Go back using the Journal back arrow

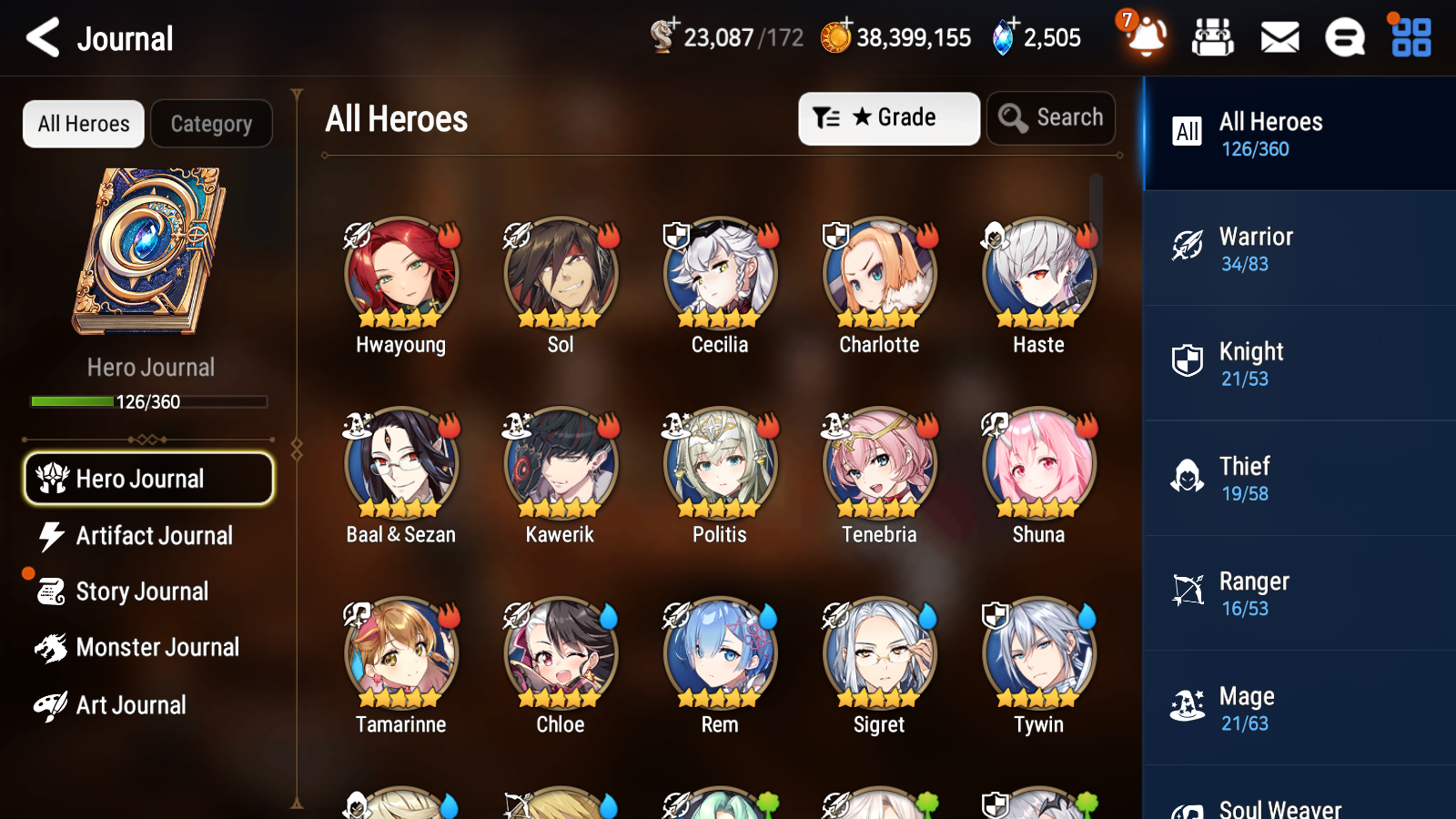[40, 38]
